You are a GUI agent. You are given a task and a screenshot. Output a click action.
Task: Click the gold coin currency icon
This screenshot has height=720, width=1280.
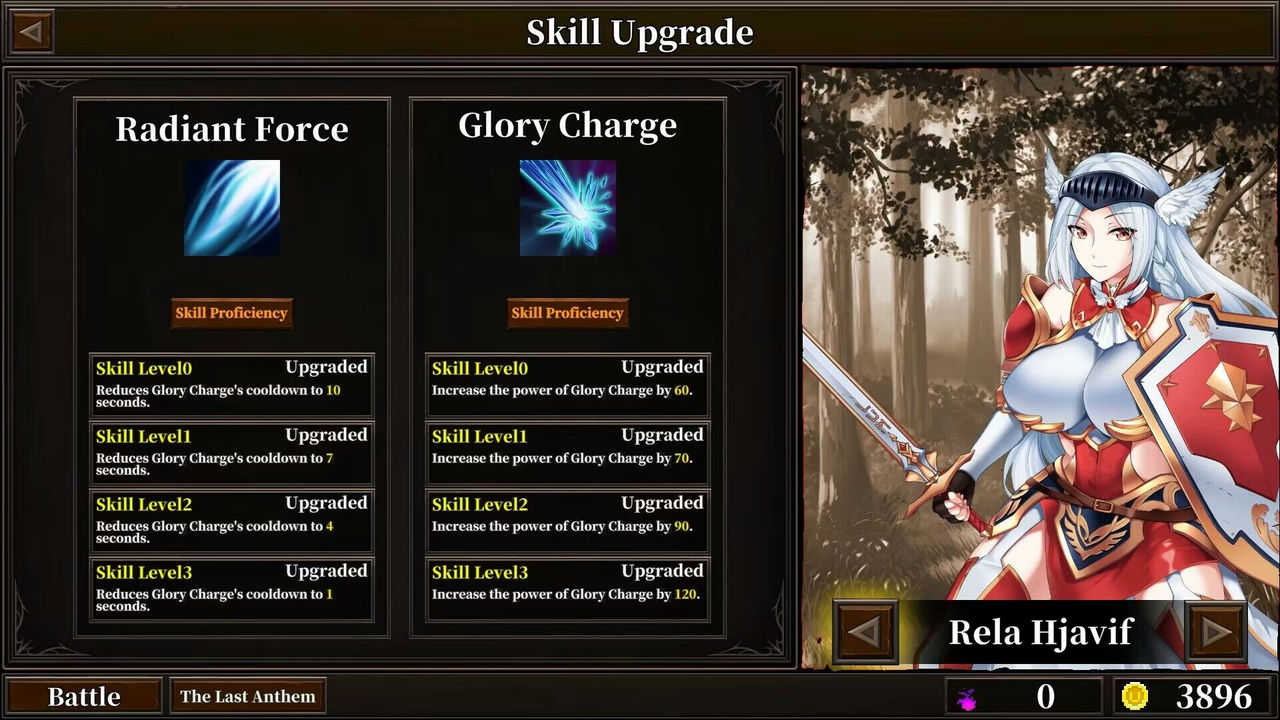(x=1134, y=695)
